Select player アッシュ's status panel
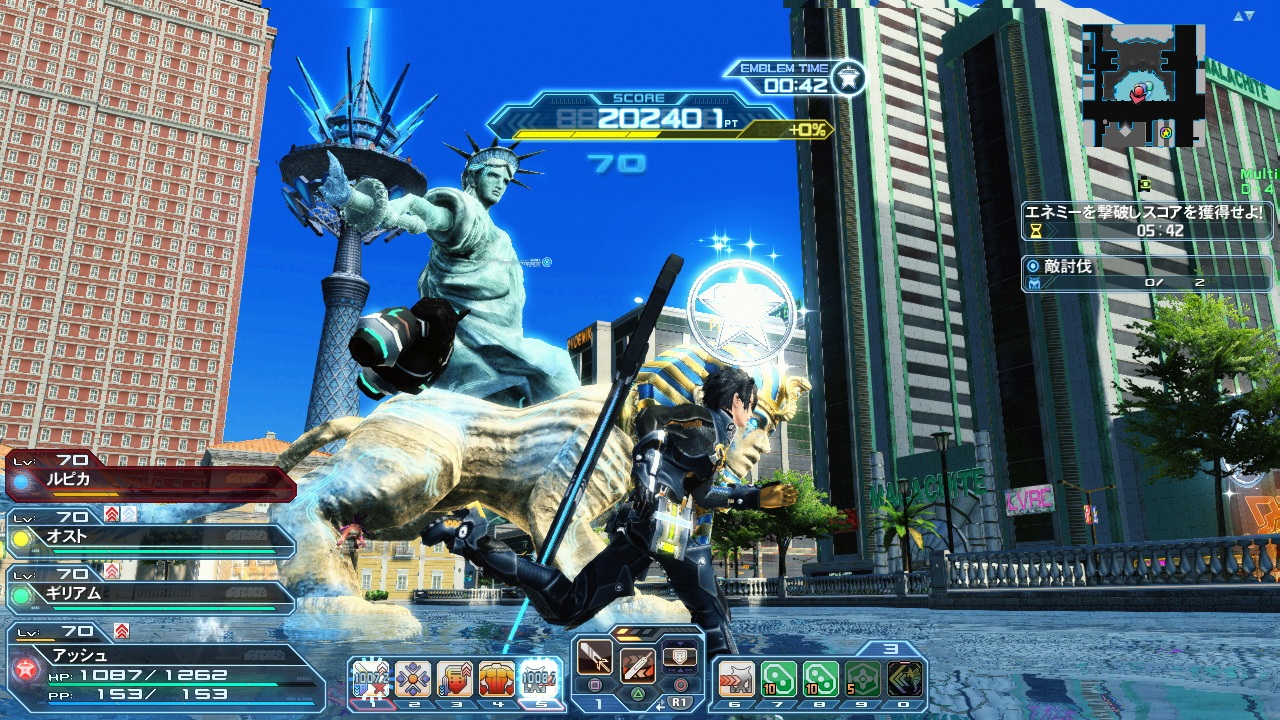The height and width of the screenshot is (720, 1280). (x=165, y=666)
